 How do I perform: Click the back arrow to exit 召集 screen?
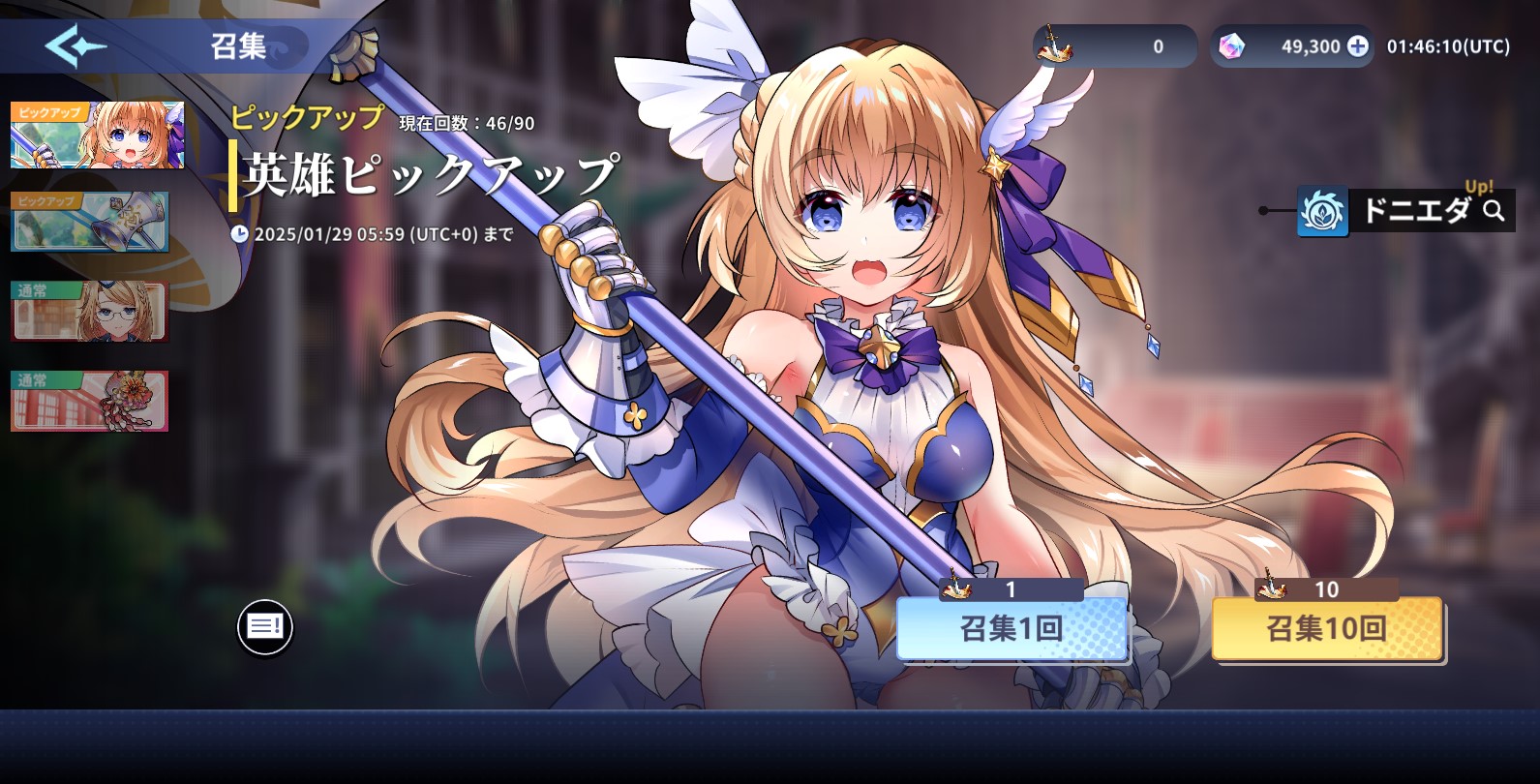[77, 45]
